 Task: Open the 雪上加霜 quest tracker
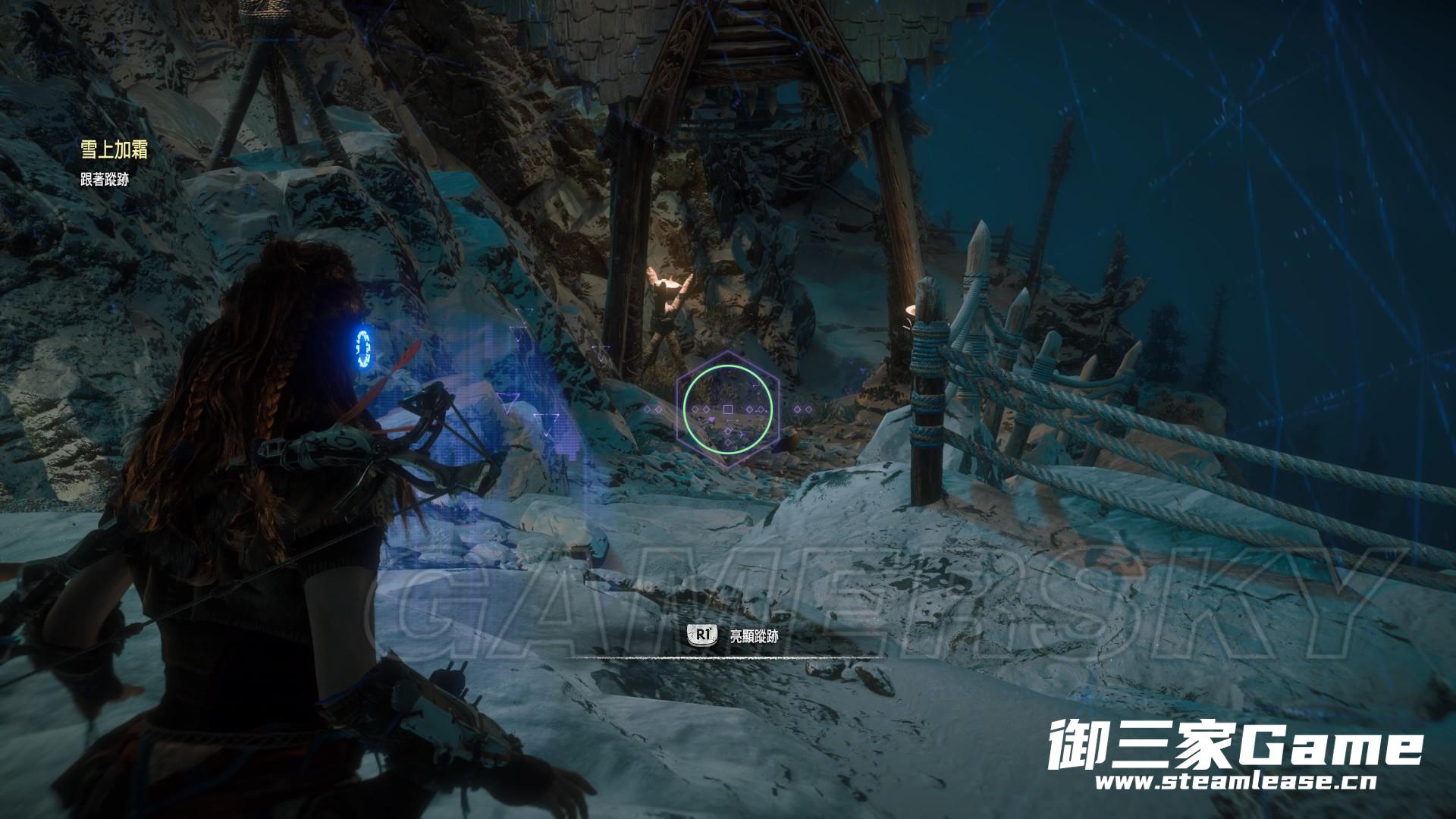coord(114,150)
